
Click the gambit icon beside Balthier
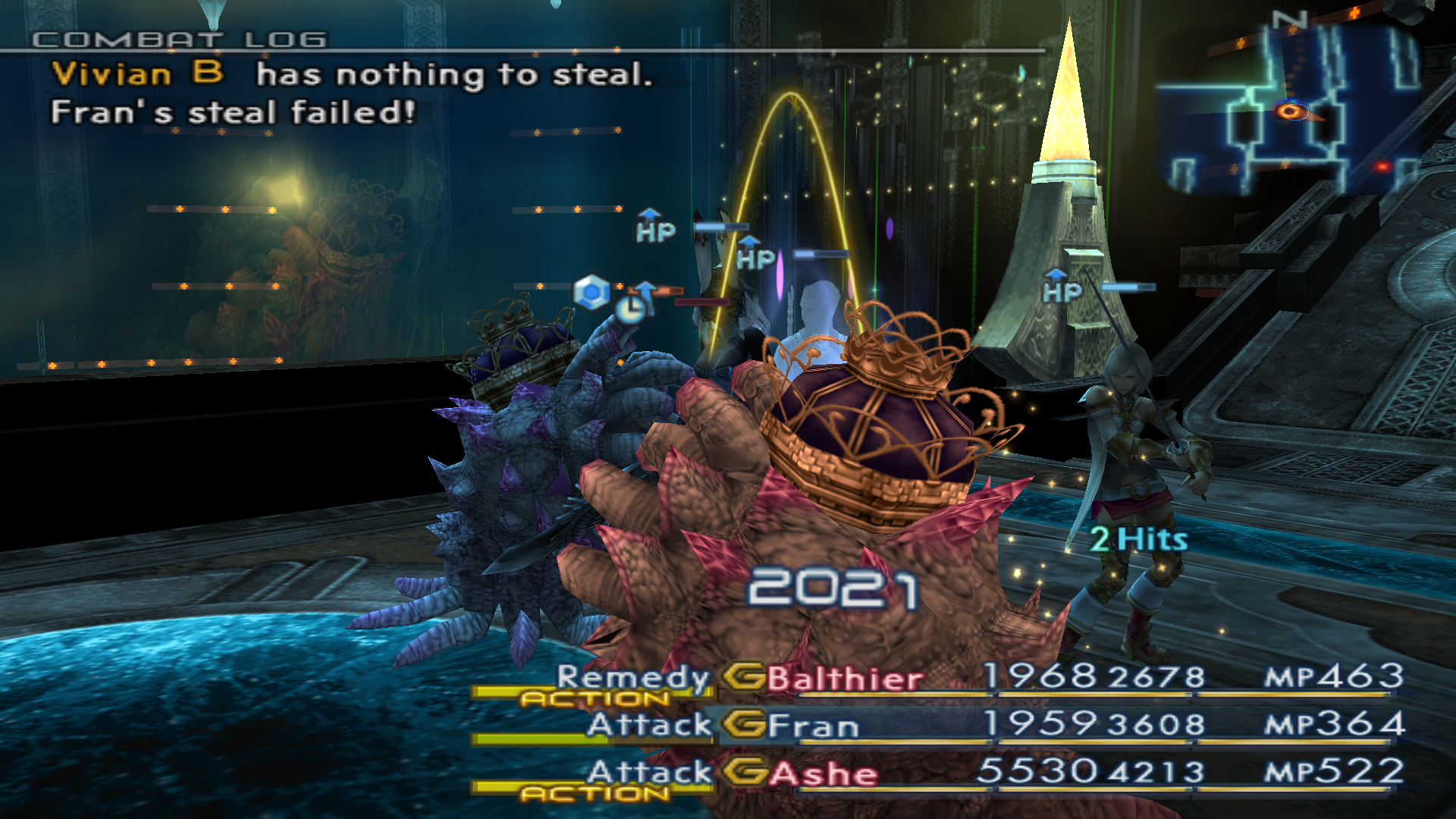(x=743, y=676)
